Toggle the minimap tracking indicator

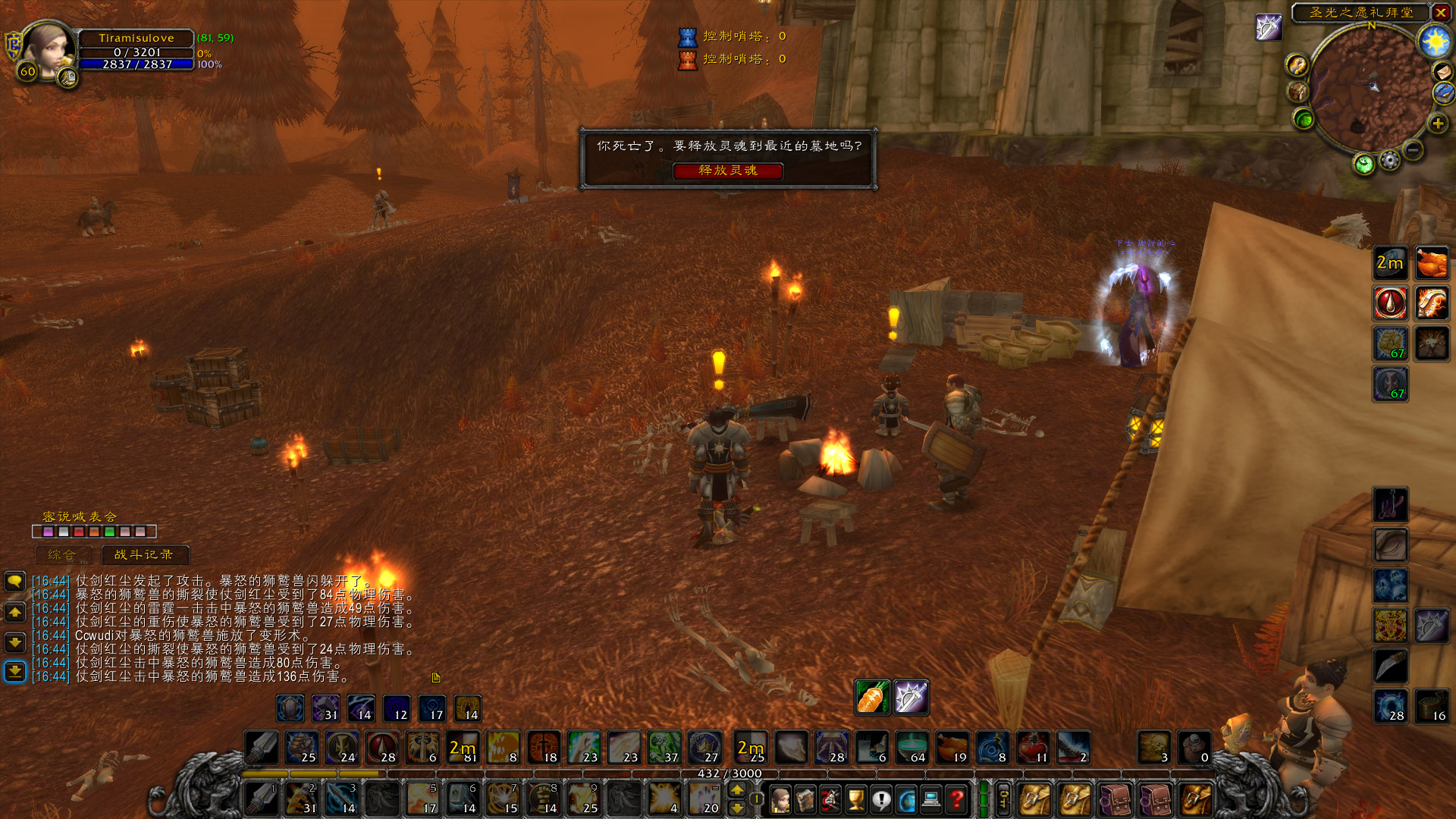(1363, 161)
